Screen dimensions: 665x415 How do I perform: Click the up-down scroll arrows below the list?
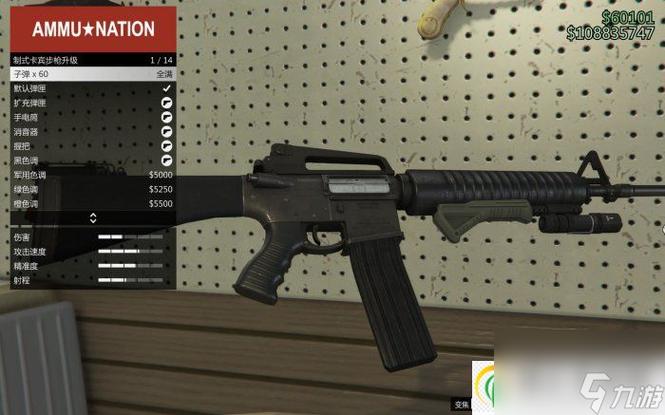(x=93, y=218)
